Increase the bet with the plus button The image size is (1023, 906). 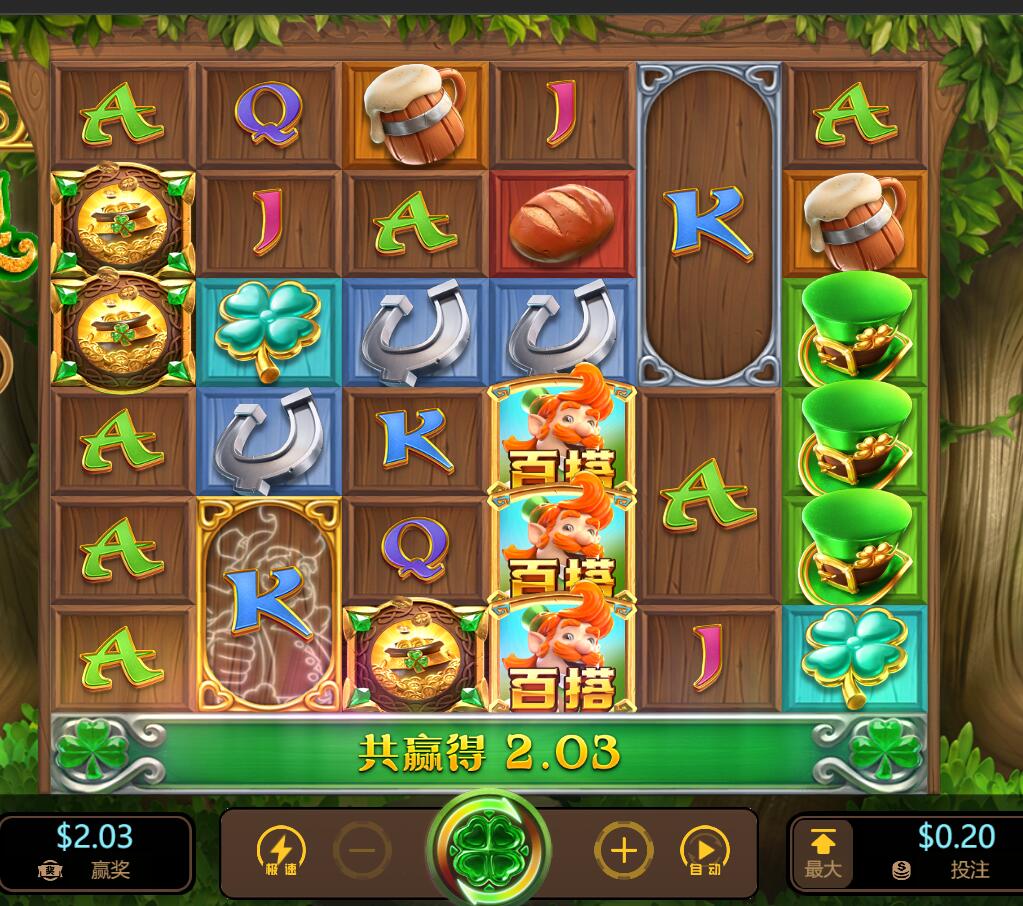point(623,852)
